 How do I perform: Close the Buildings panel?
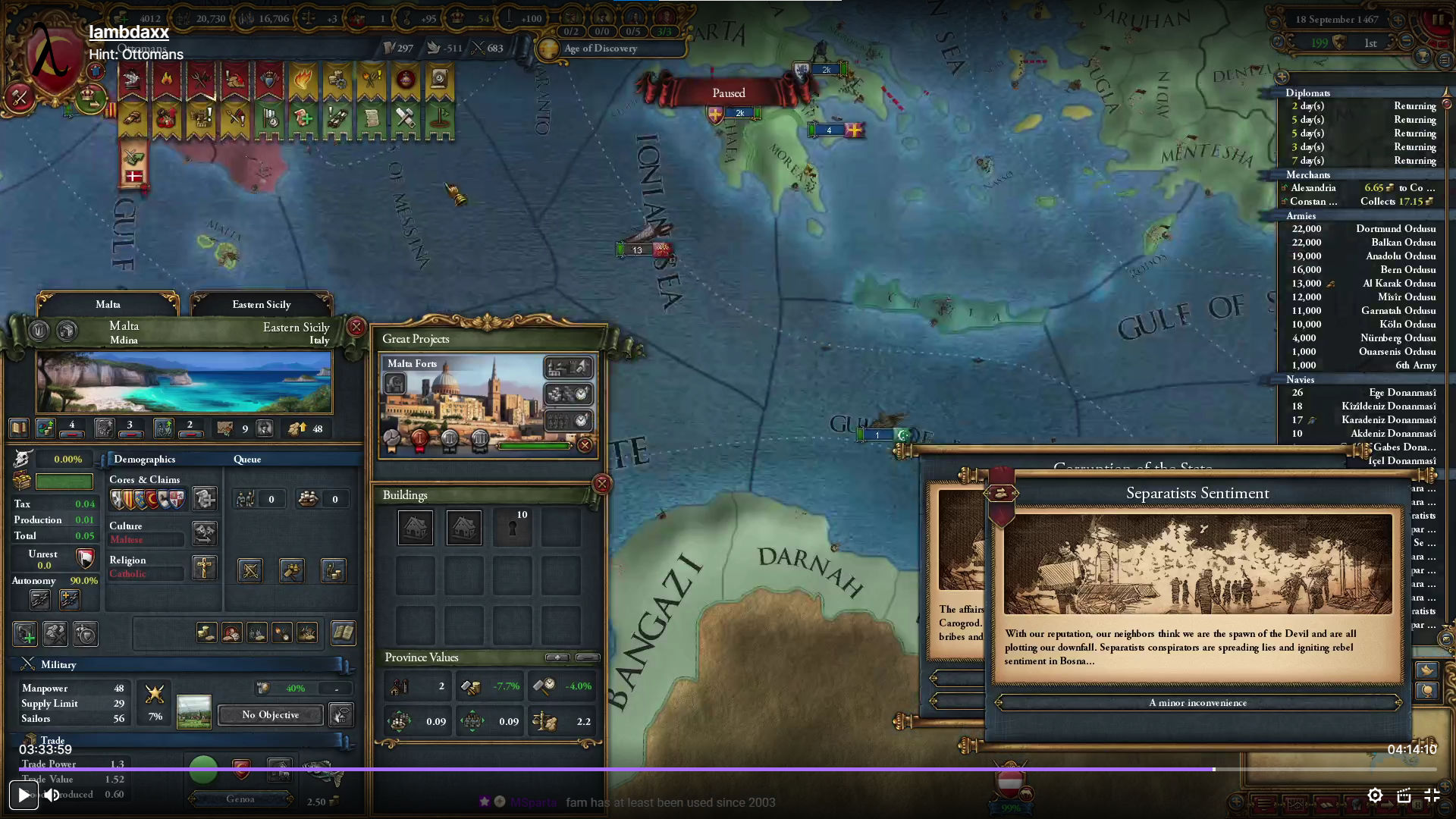click(x=601, y=484)
